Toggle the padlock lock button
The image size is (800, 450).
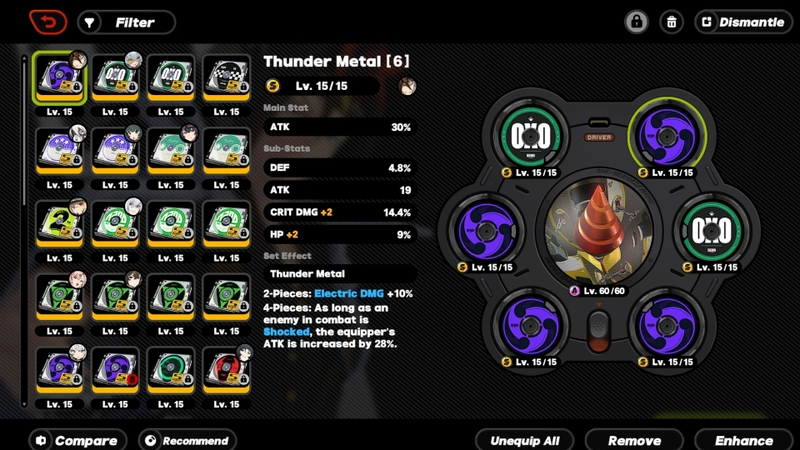(636, 22)
